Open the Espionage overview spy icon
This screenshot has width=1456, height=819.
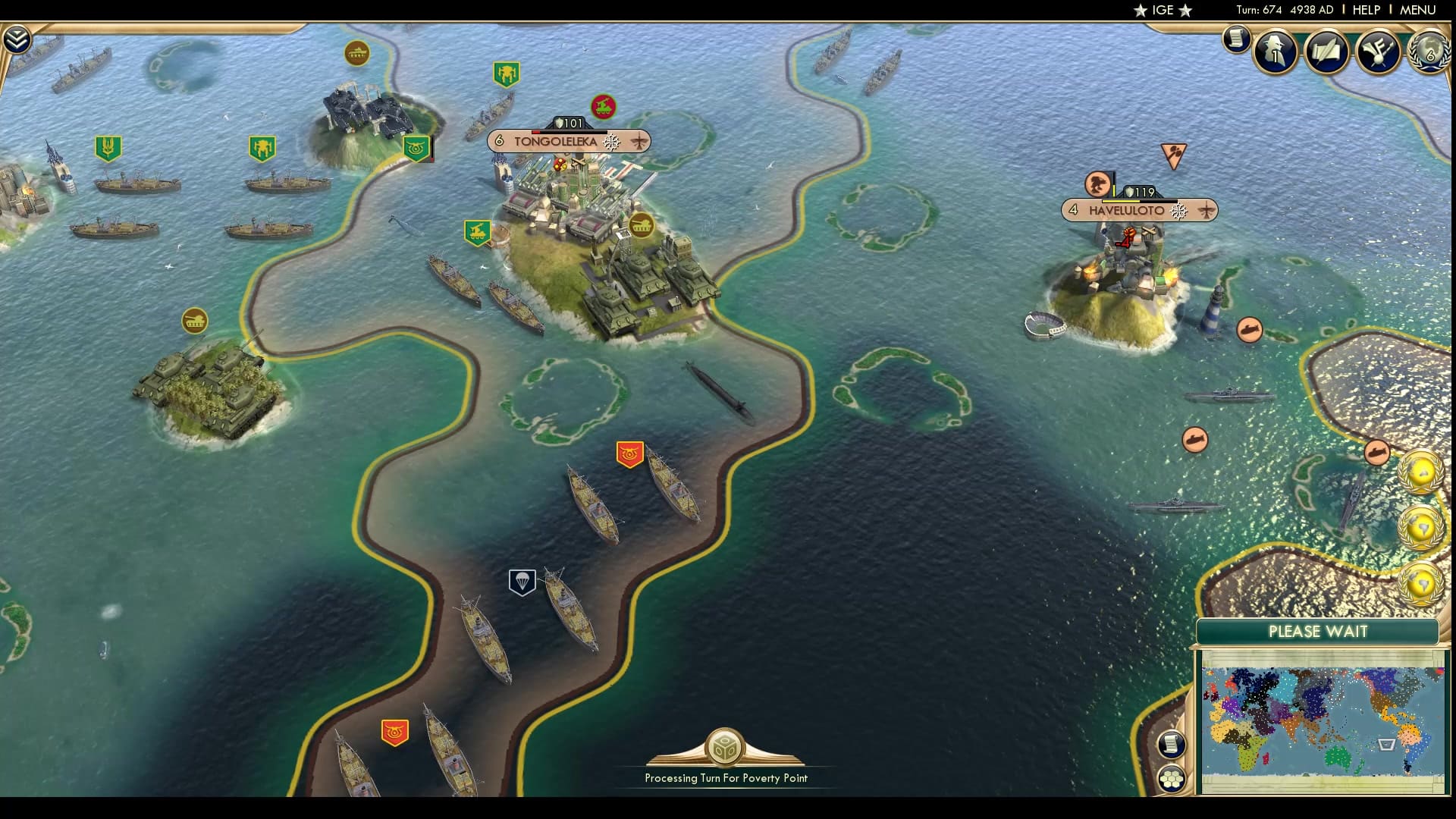(1274, 52)
